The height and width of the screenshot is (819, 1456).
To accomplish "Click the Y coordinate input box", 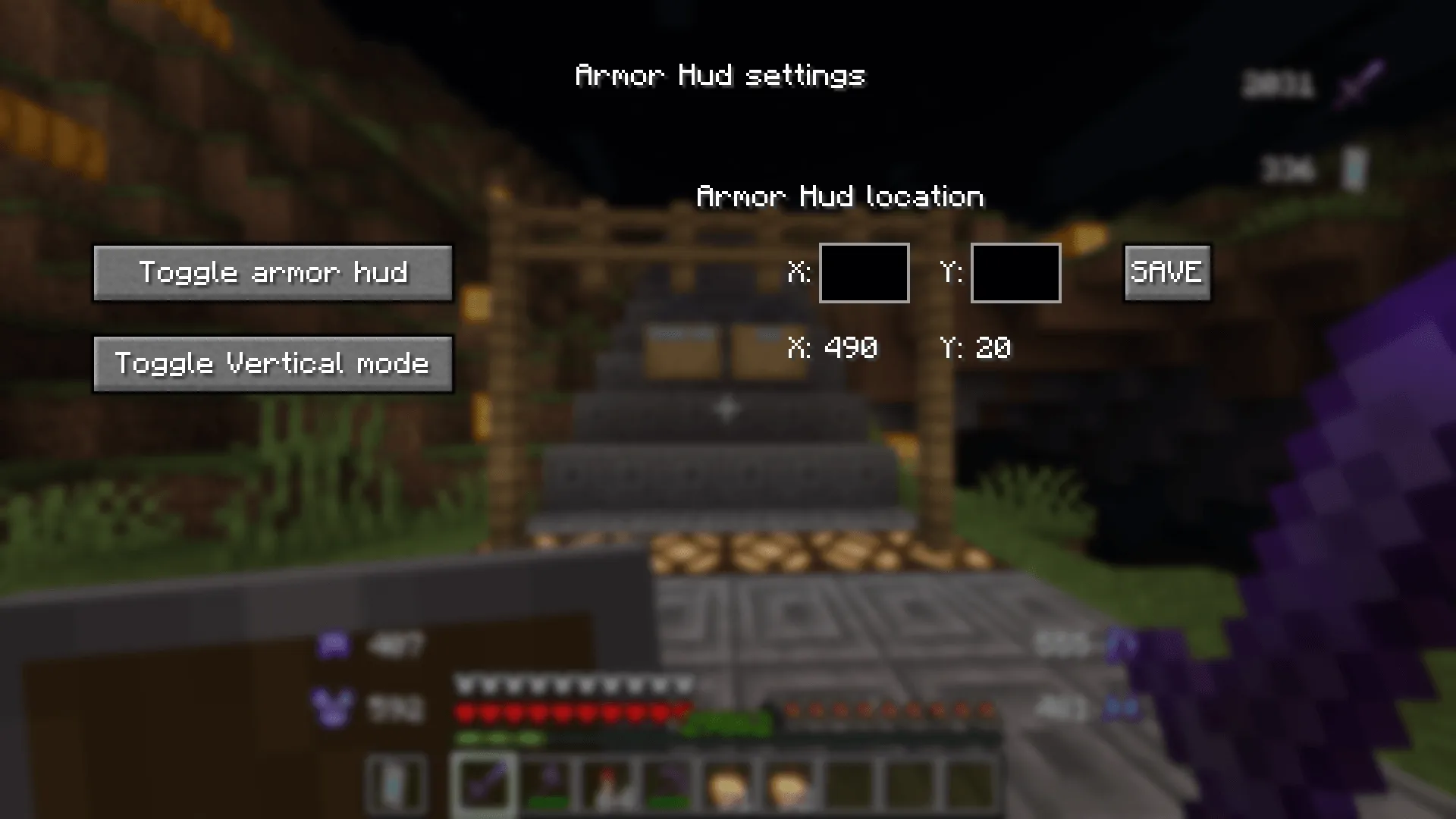I will (x=1015, y=273).
